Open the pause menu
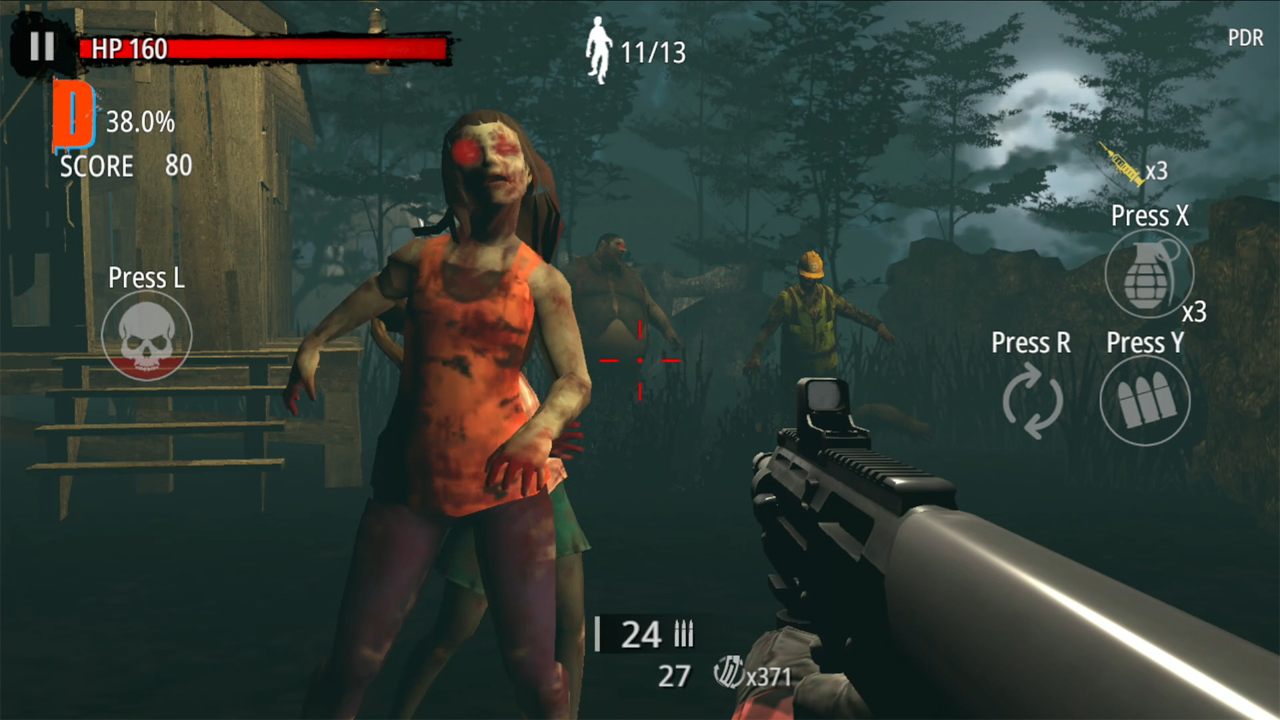The width and height of the screenshot is (1280, 720). (41, 44)
